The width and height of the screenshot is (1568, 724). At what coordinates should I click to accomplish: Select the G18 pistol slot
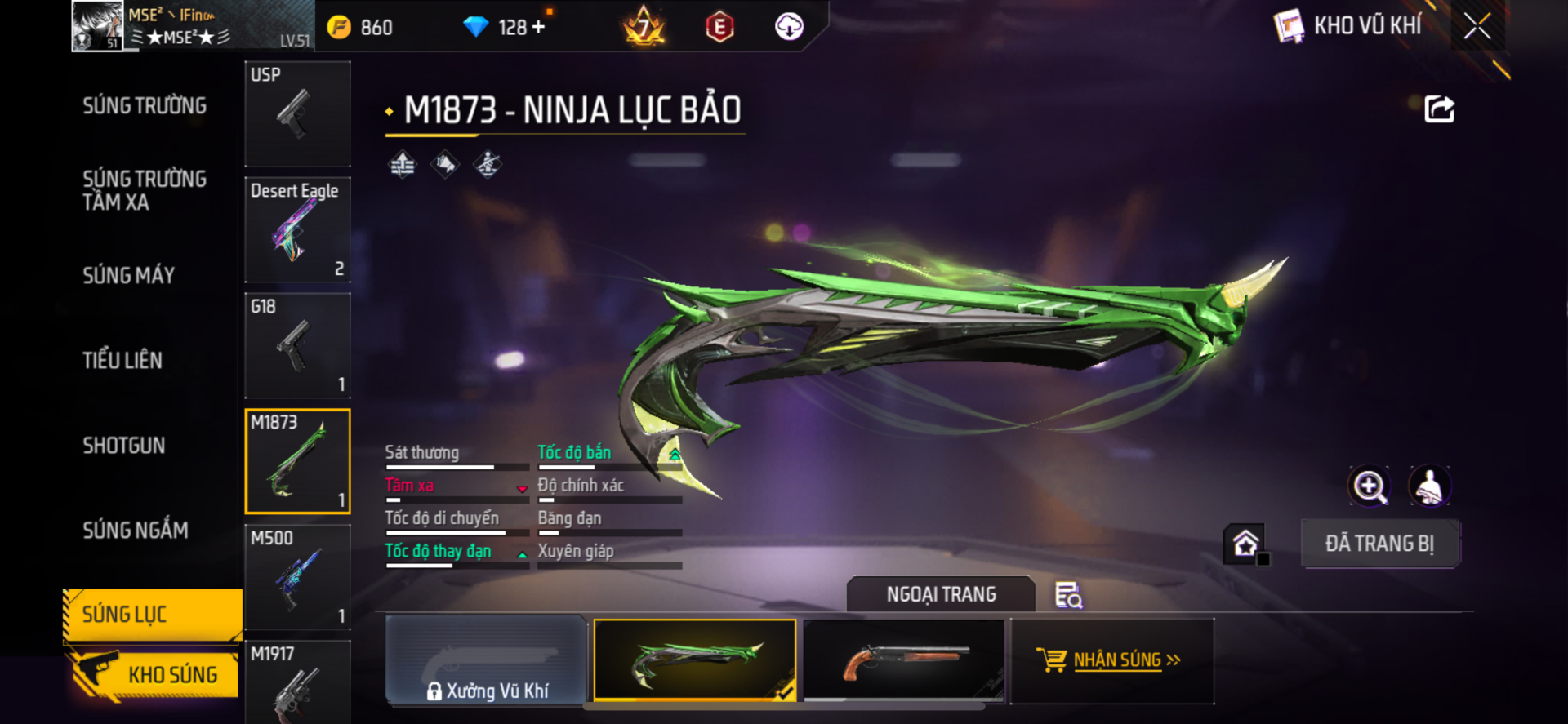click(298, 346)
